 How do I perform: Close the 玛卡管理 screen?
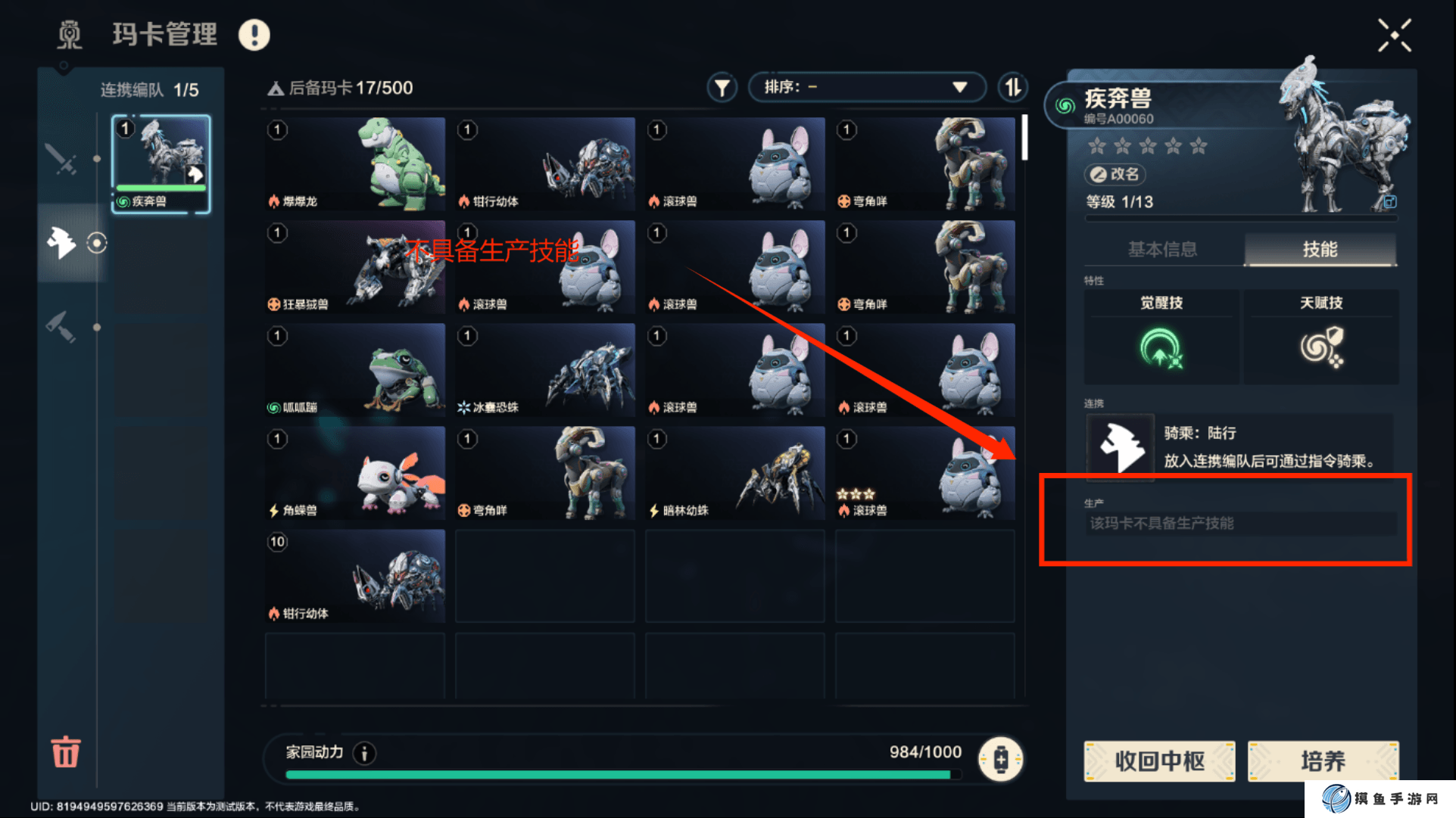coord(1394,36)
